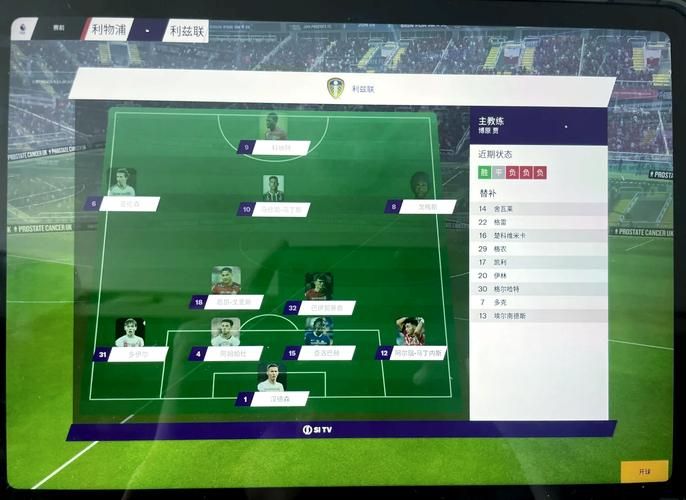The image size is (686, 500).
Task: Select the number 9 striker on the pitch
Action: pos(275,146)
